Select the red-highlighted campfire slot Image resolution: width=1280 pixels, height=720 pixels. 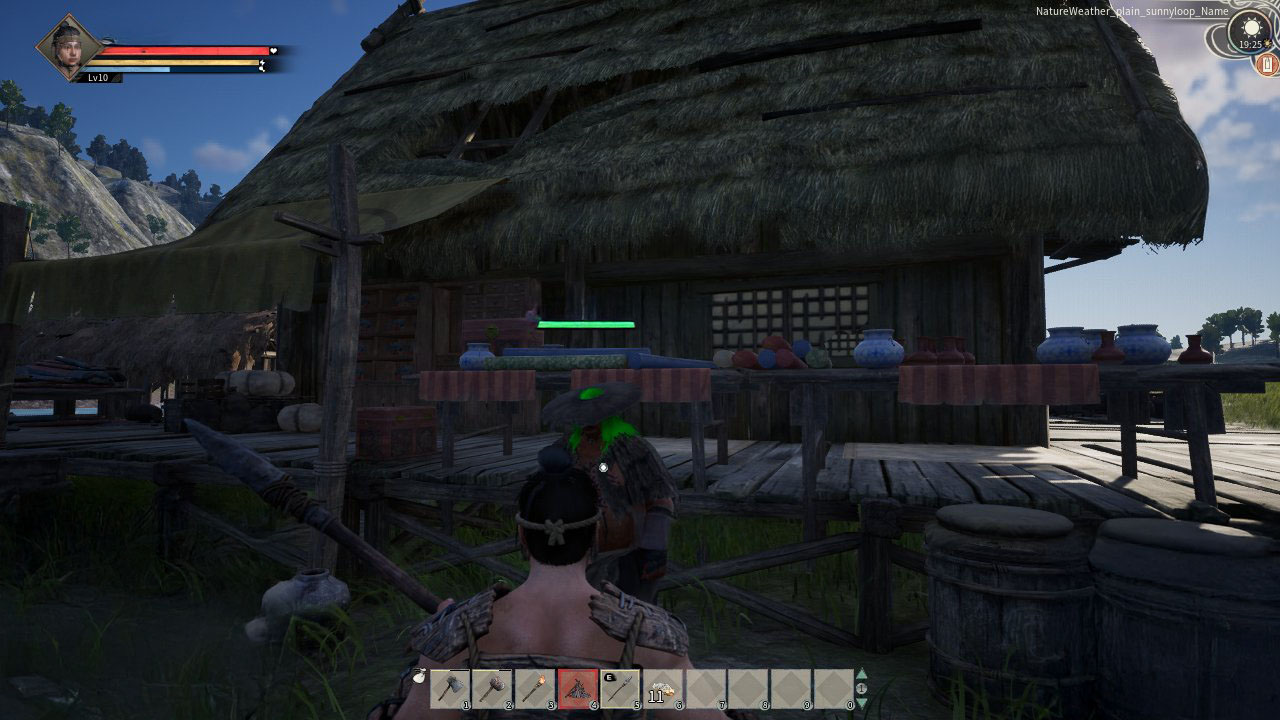pyautogui.click(x=577, y=688)
